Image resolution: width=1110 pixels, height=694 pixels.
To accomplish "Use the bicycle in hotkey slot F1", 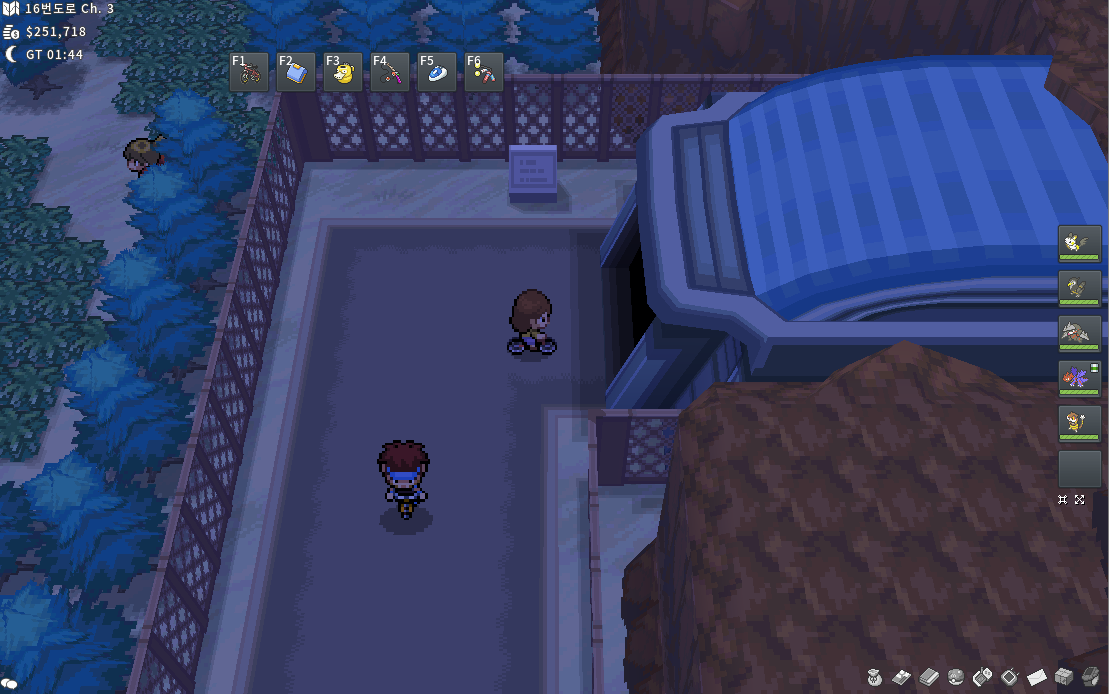I will (249, 72).
